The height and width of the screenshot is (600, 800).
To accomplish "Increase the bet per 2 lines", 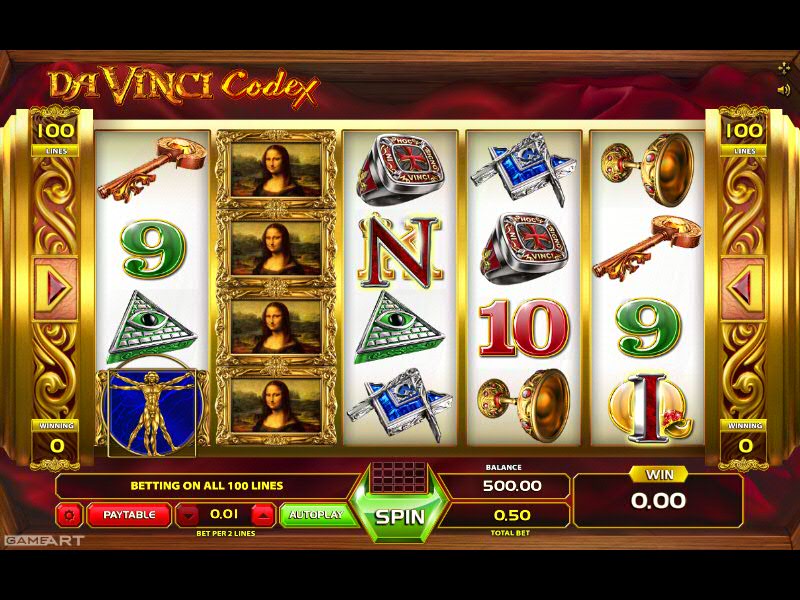I will click(x=263, y=516).
